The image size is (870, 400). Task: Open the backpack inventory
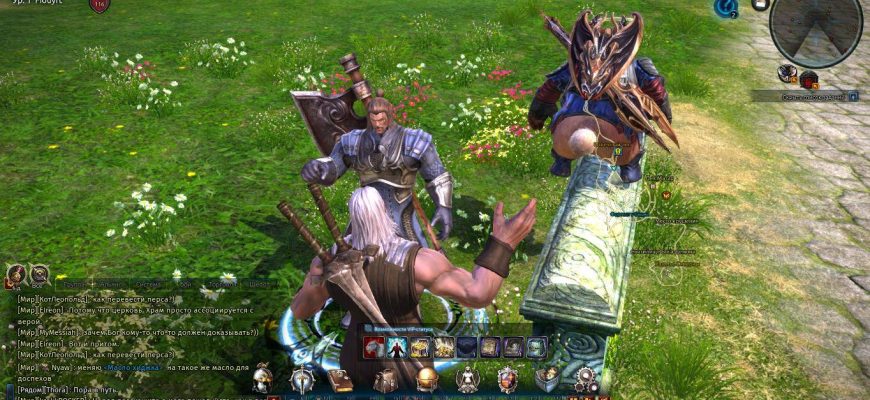click(385, 380)
